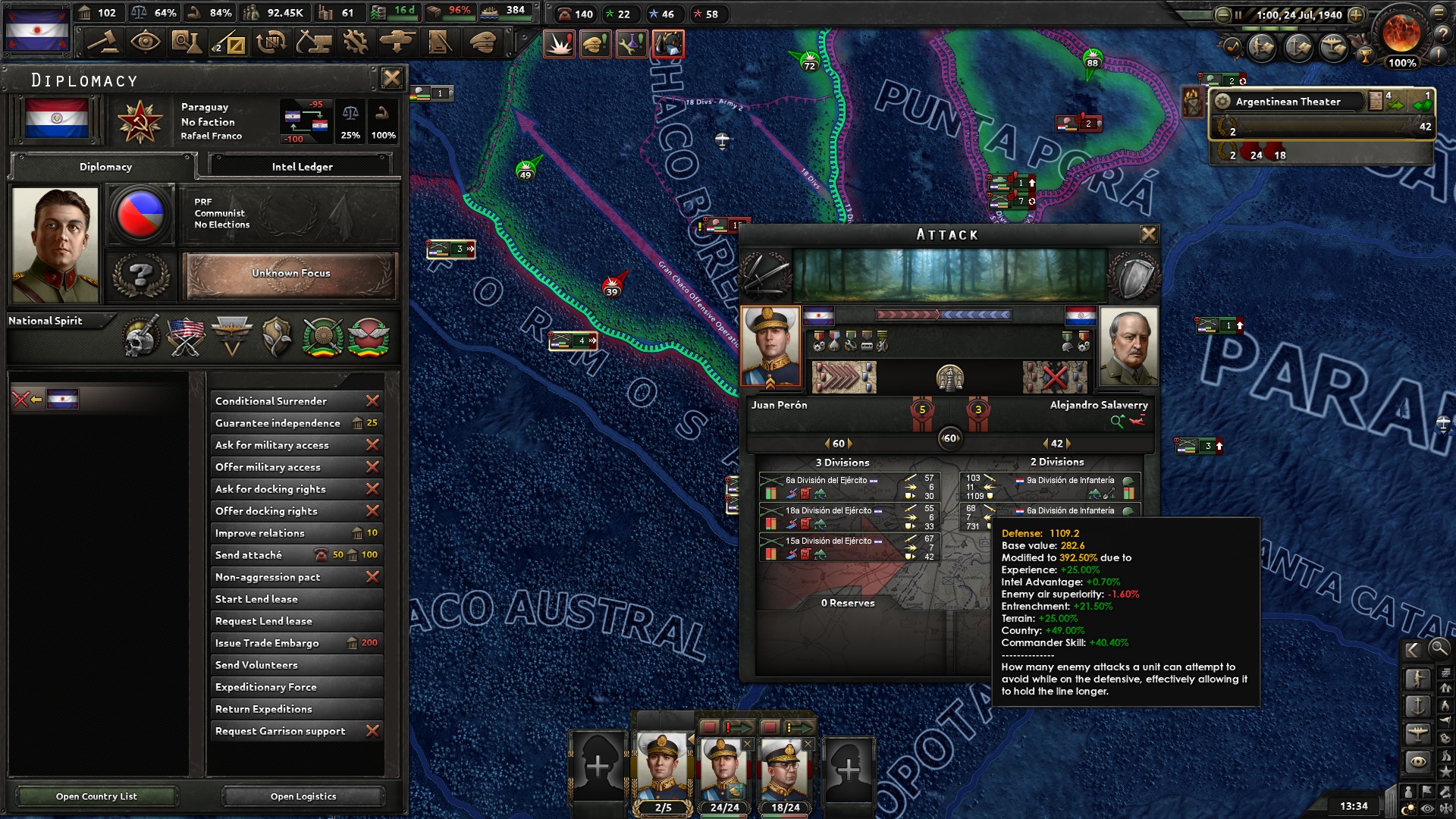Switch to naval map mode via anchor icon
The width and height of the screenshot is (1456, 819).
[x=1419, y=705]
